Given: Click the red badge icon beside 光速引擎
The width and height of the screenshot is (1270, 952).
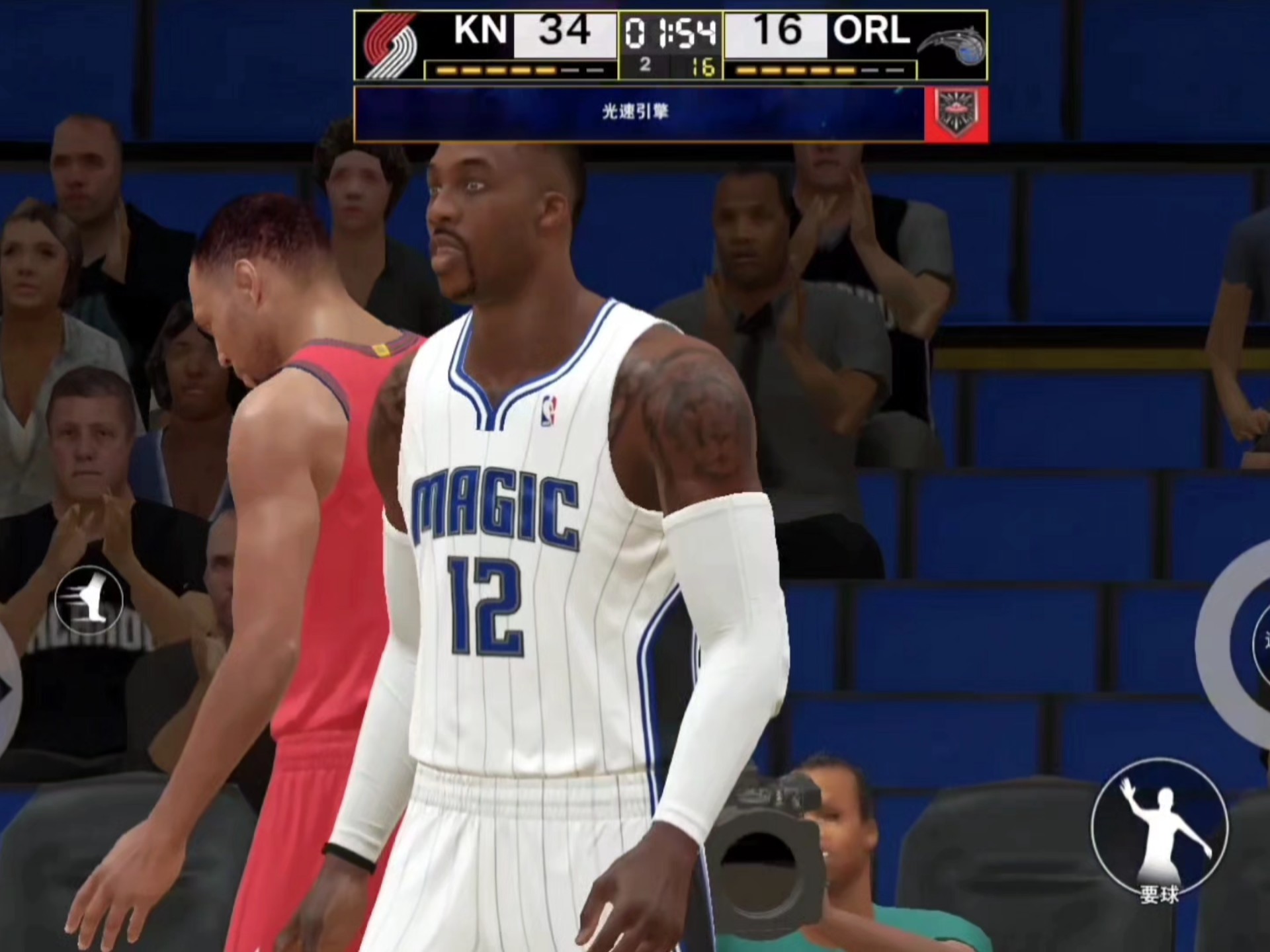Looking at the screenshot, I should (956, 114).
